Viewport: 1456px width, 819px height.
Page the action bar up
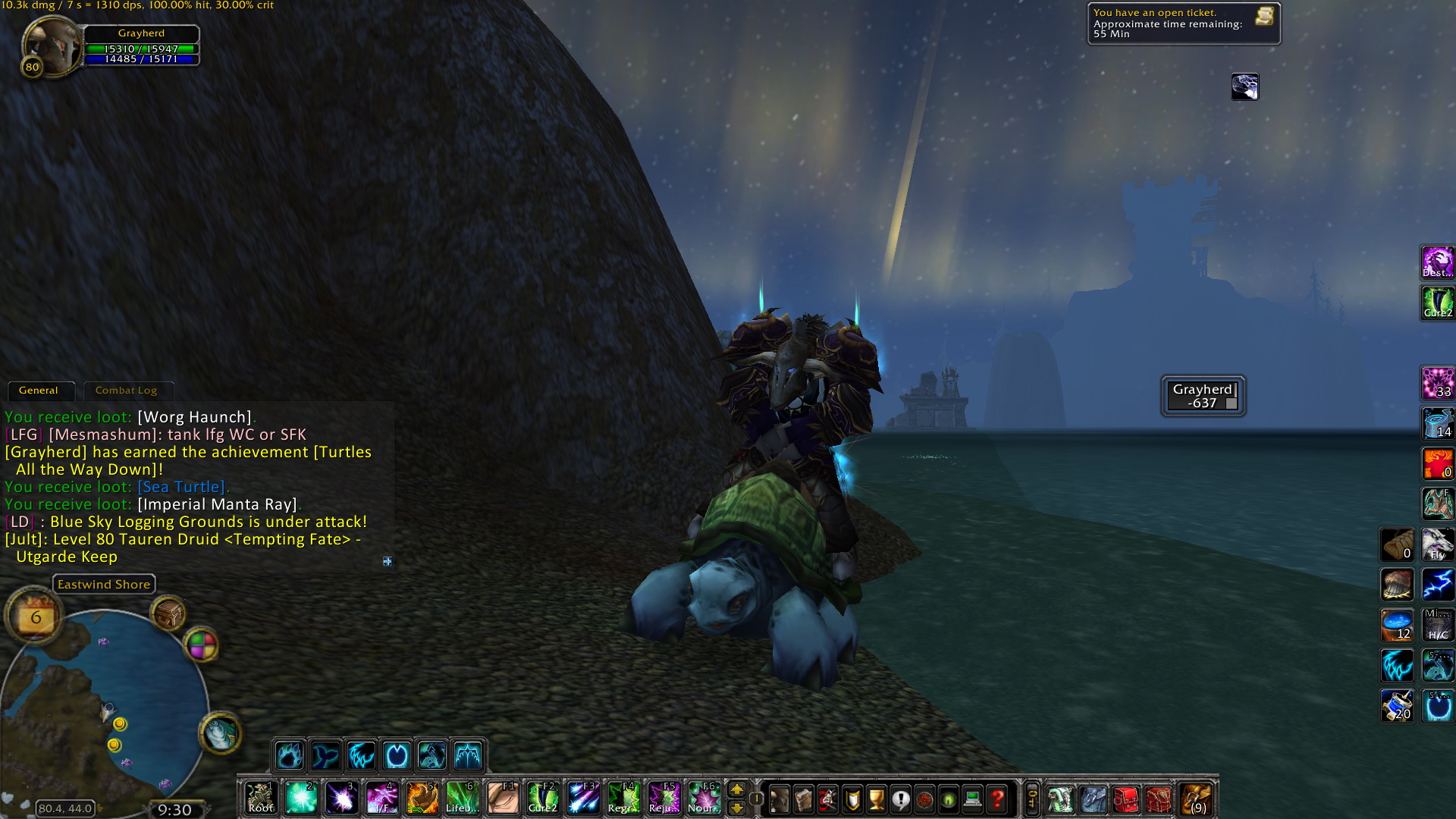pyautogui.click(x=736, y=789)
